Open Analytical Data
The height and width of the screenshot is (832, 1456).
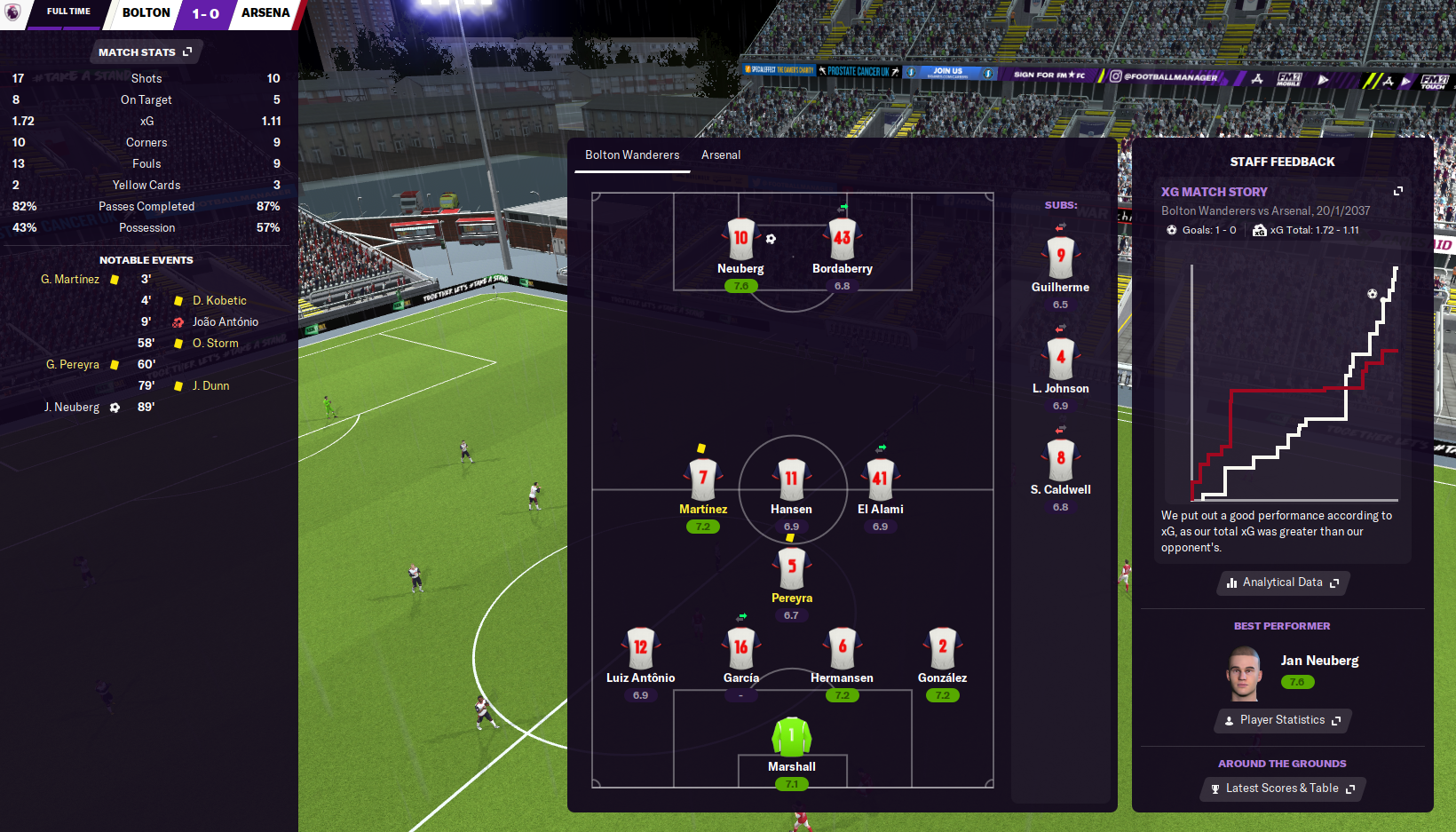coord(1283,582)
